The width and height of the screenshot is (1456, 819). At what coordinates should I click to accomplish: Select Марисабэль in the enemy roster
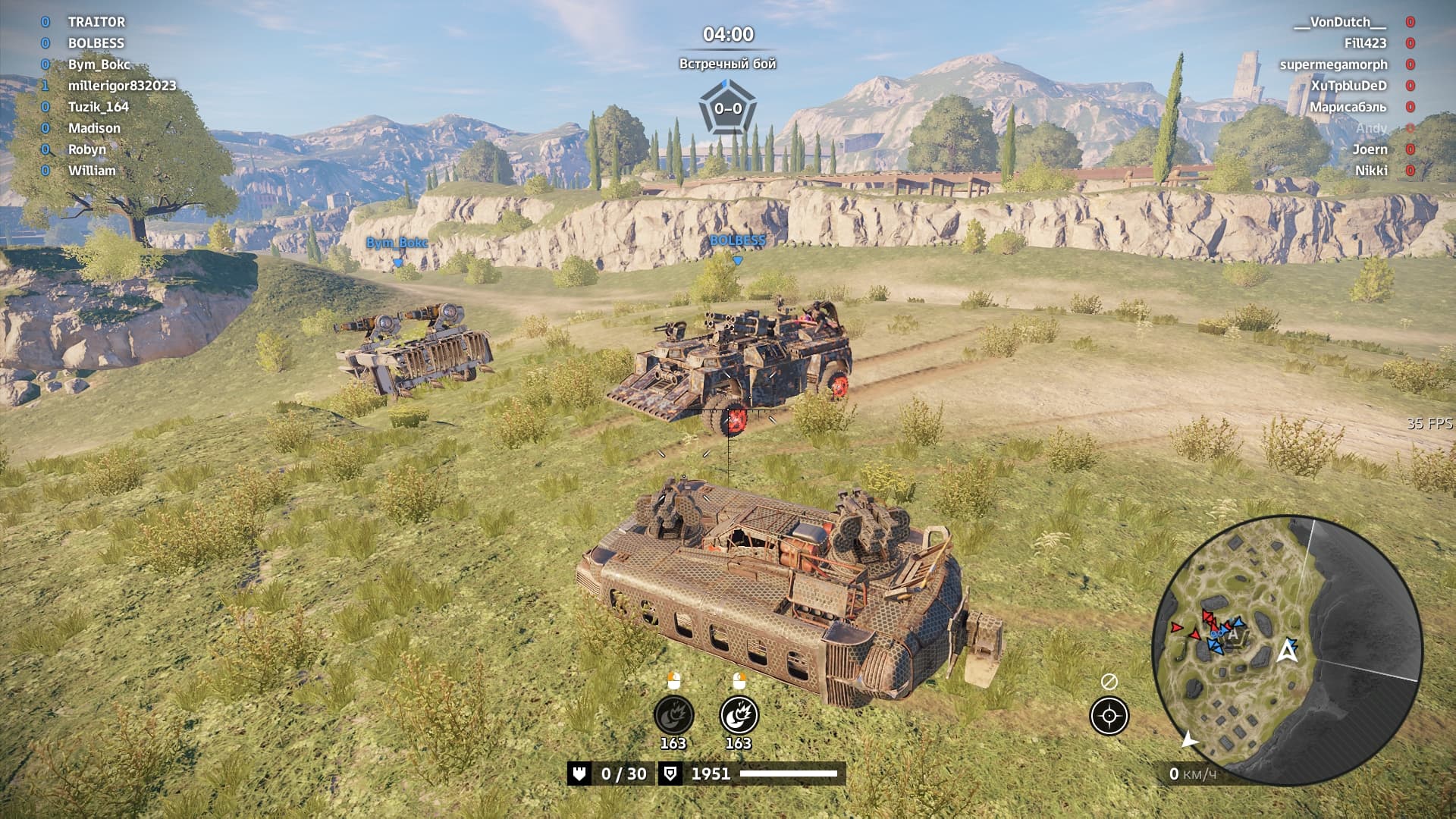tap(1348, 107)
